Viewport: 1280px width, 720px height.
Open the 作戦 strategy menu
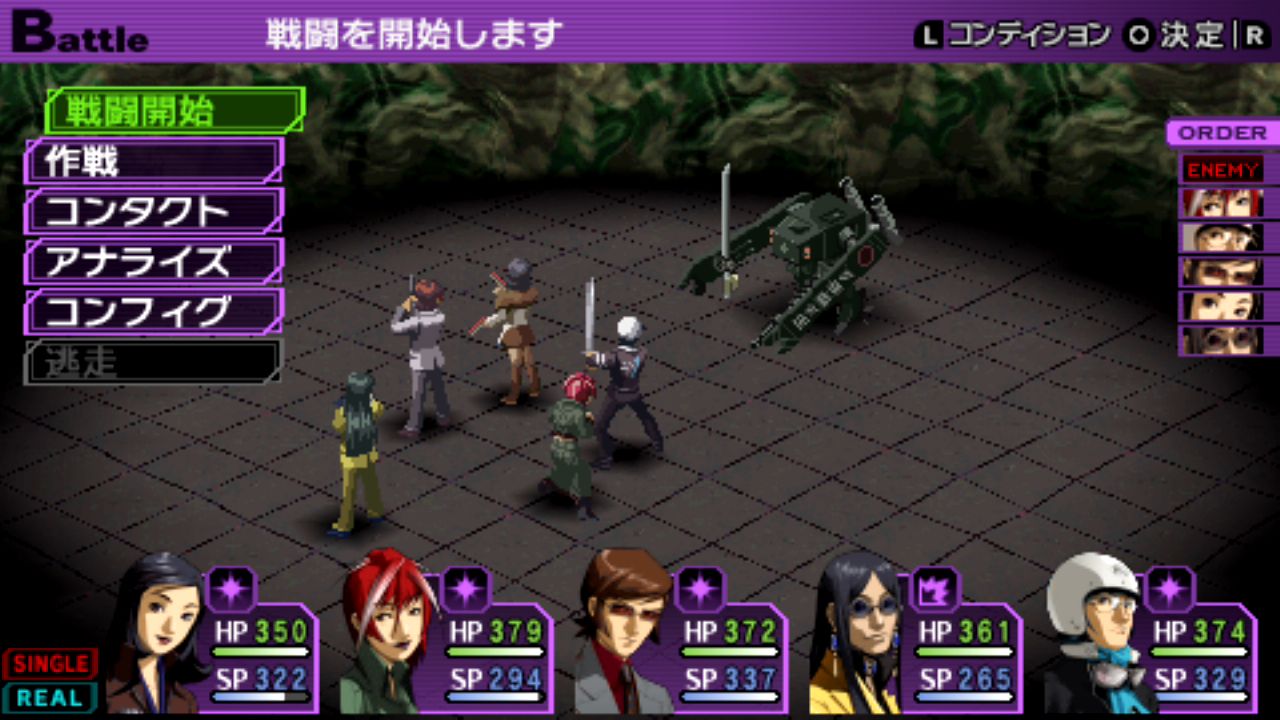point(153,160)
